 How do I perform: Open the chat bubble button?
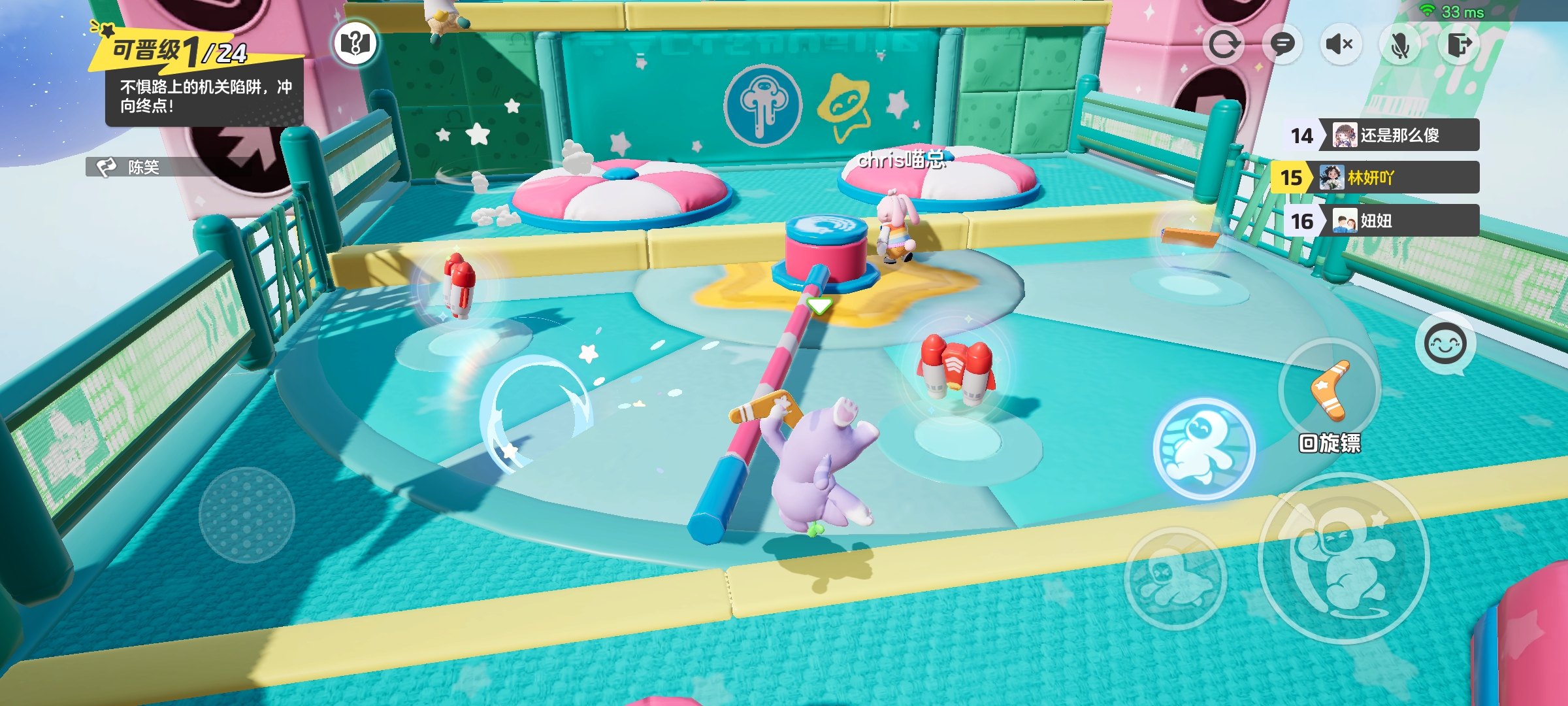[x=1282, y=44]
